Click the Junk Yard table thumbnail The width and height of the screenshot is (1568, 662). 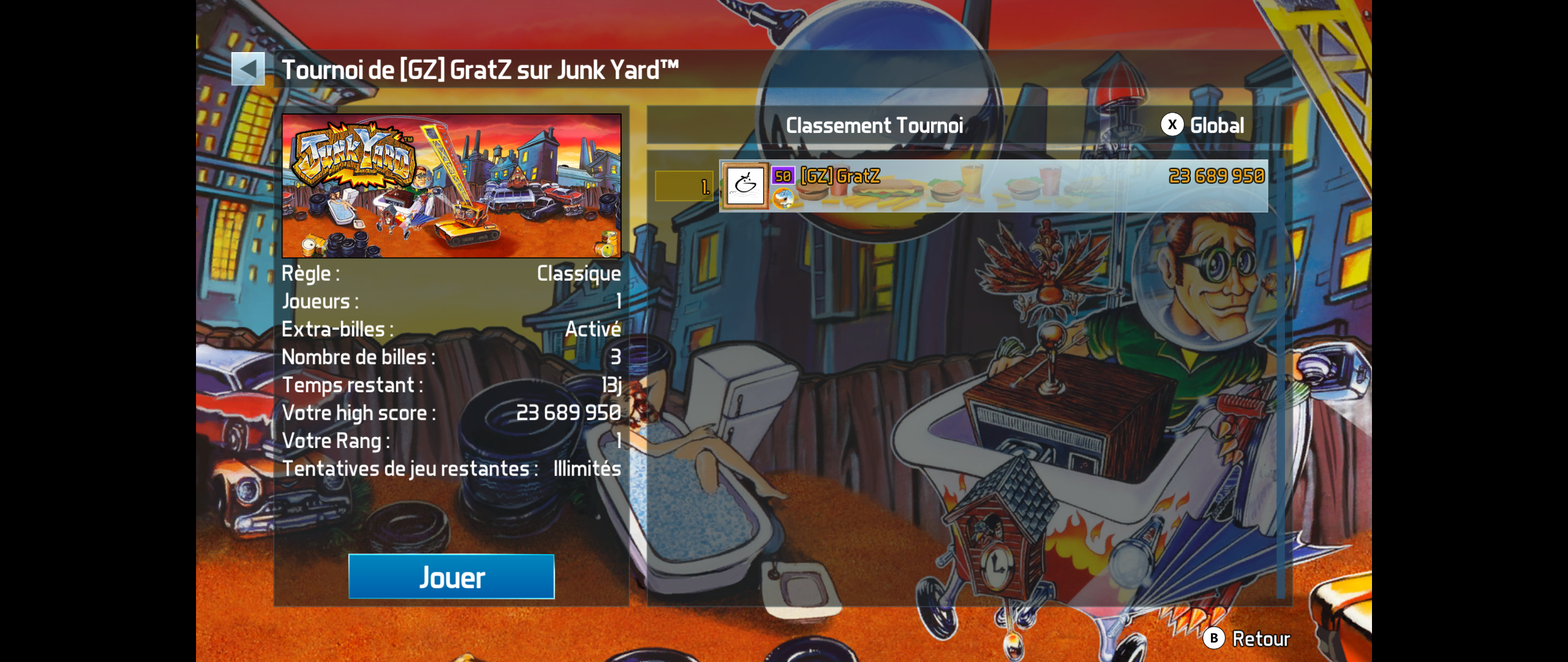(x=451, y=186)
